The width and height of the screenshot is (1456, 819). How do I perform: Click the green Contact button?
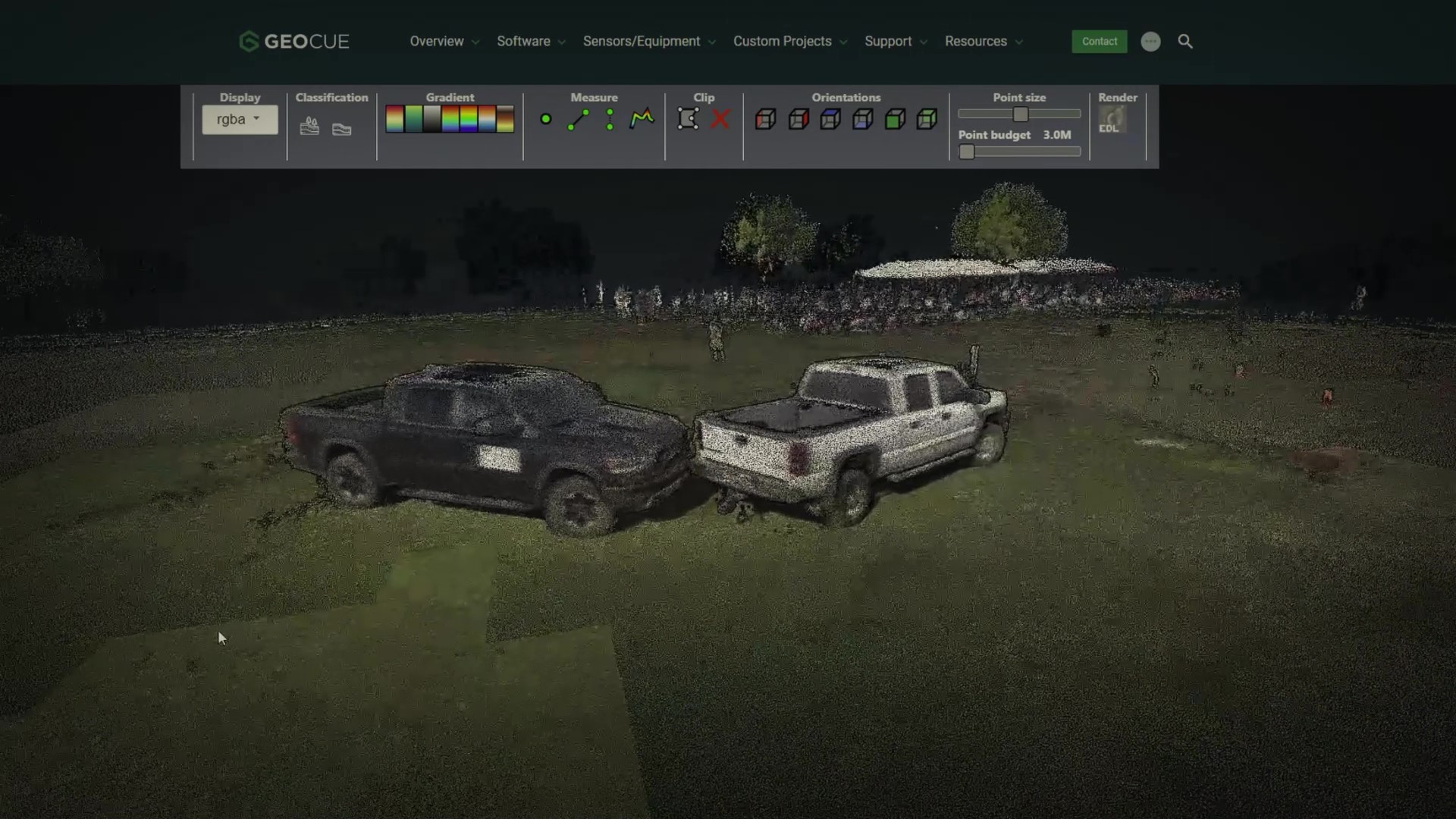pos(1099,42)
